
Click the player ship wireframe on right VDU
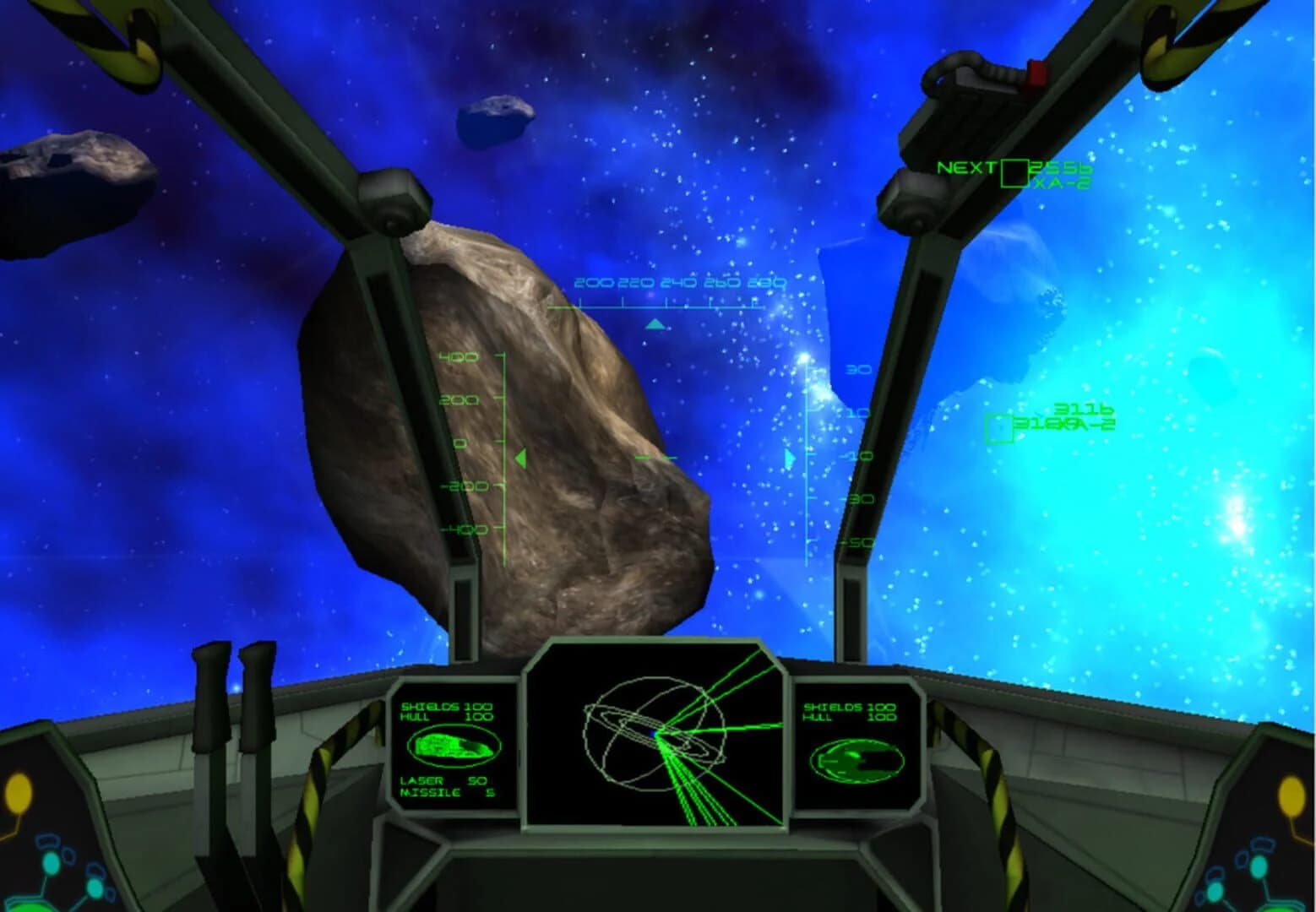pos(857,760)
